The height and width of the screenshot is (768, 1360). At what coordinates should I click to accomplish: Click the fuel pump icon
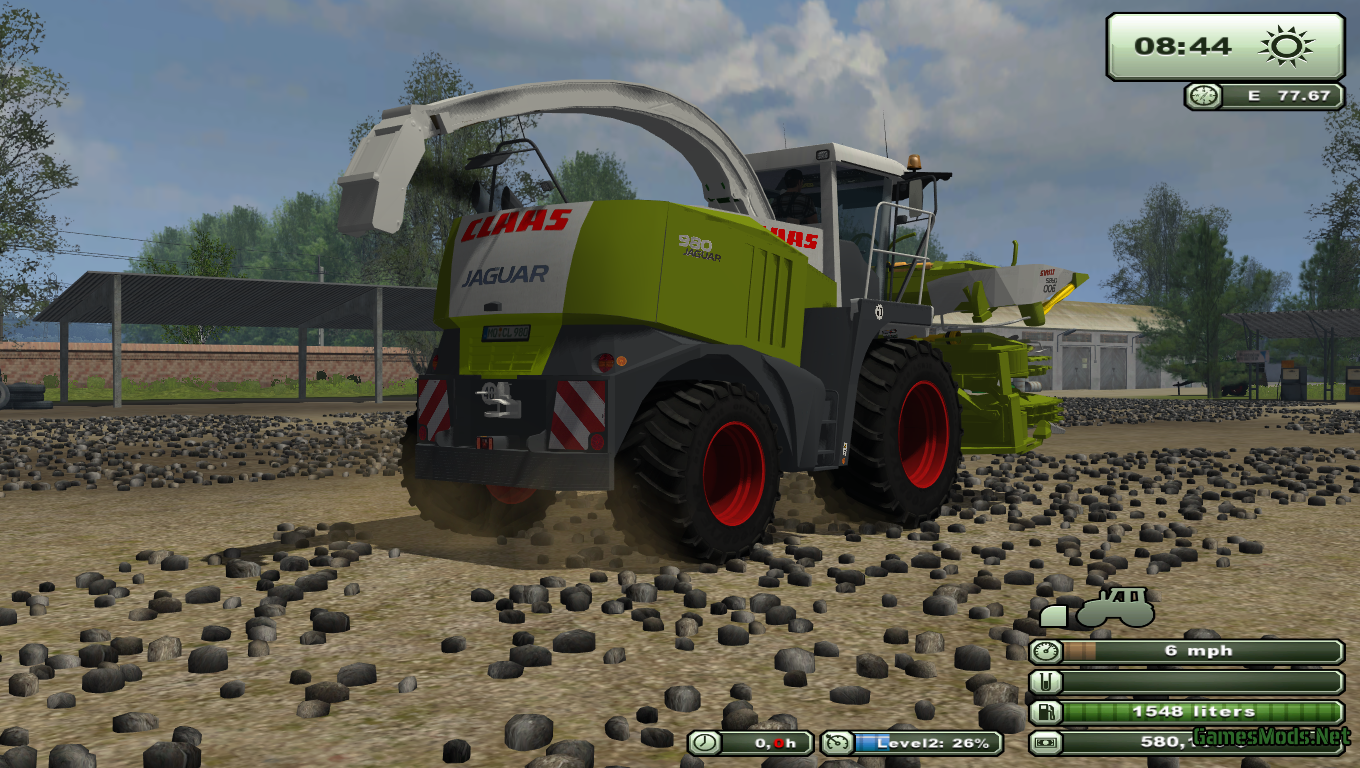[x=1044, y=712]
